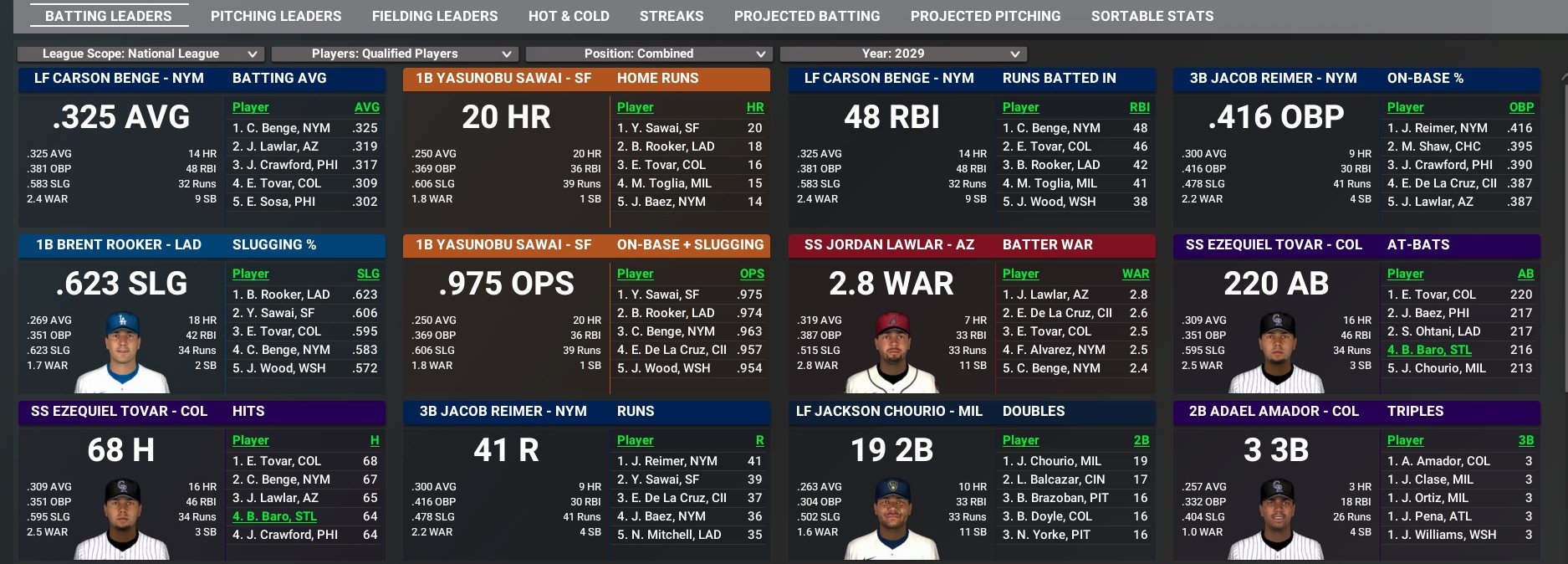The width and height of the screenshot is (1568, 564).
Task: Switch to Projected Pitching tab
Action: [985, 16]
